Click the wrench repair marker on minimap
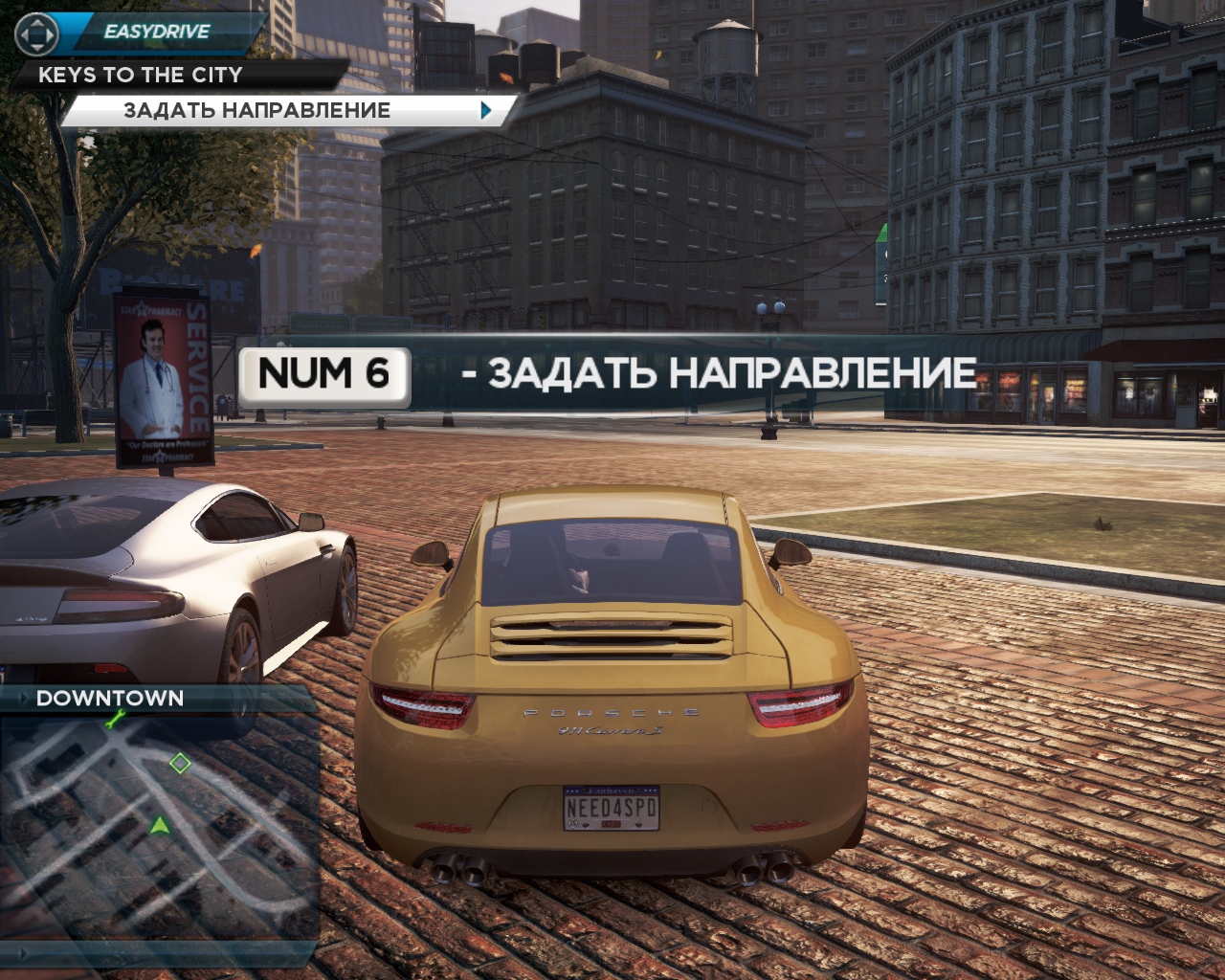The image size is (1225, 980). 116,720
